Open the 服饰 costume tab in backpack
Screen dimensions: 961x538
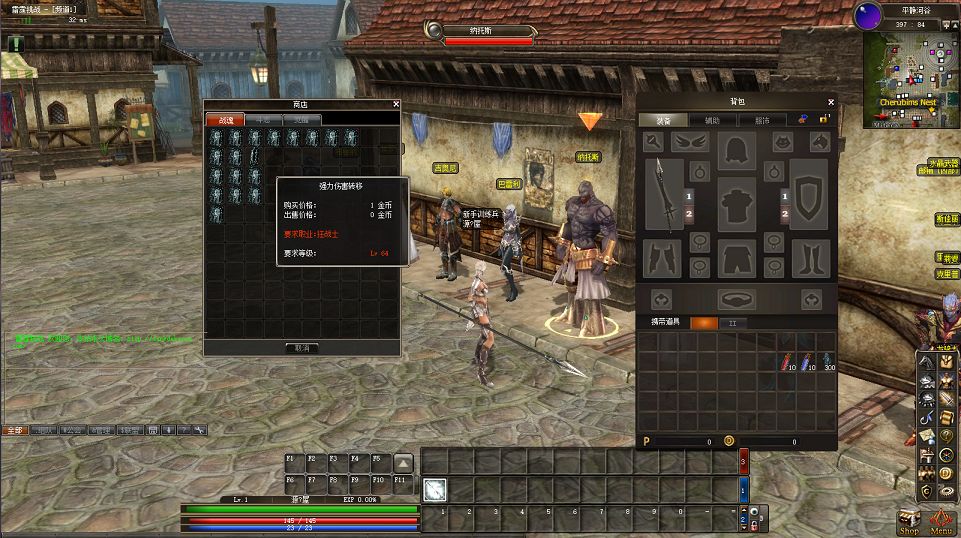pyautogui.click(x=762, y=120)
